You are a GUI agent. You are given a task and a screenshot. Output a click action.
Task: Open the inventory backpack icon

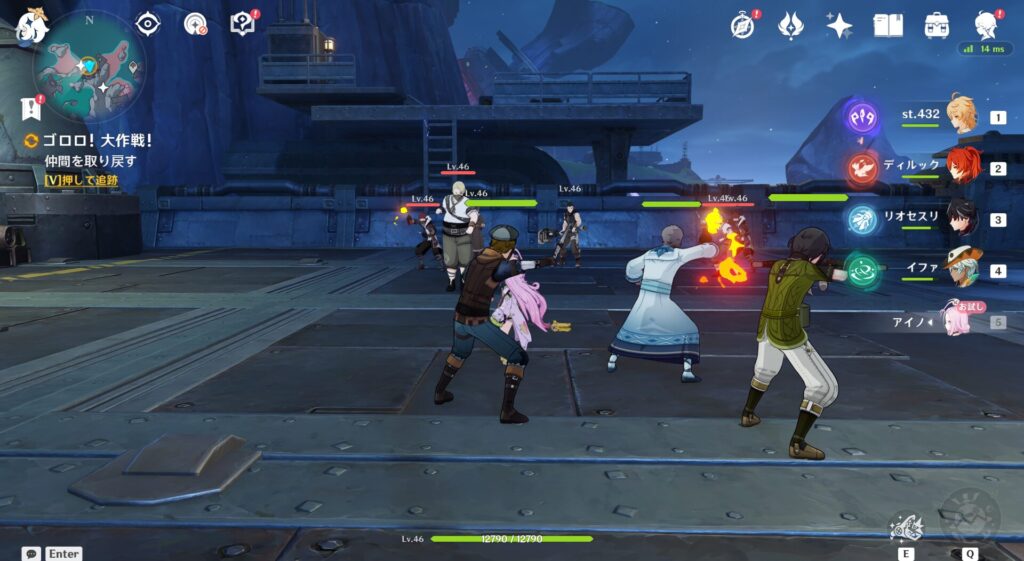937,25
